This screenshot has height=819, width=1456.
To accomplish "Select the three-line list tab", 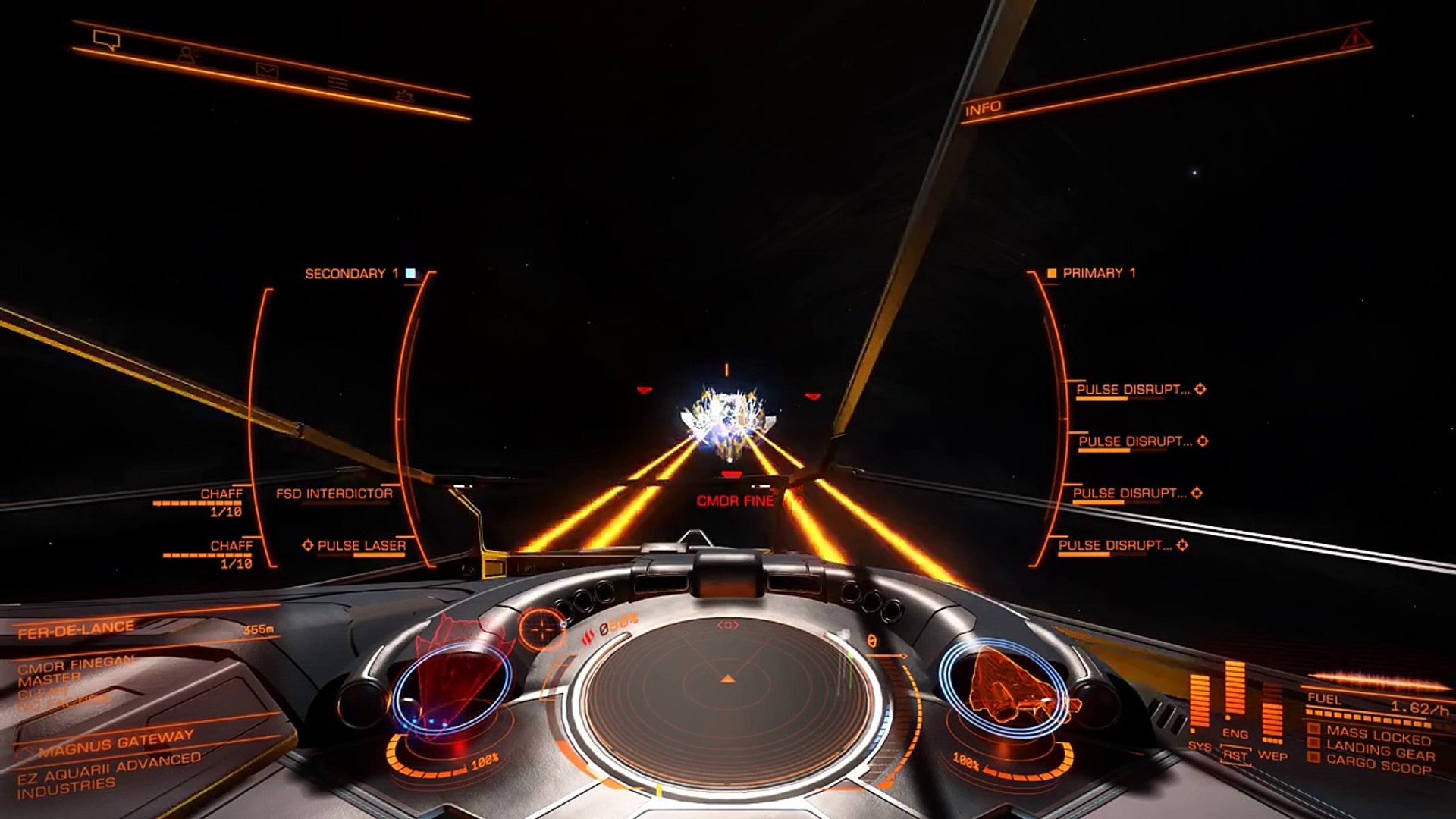I will pyautogui.click(x=337, y=83).
